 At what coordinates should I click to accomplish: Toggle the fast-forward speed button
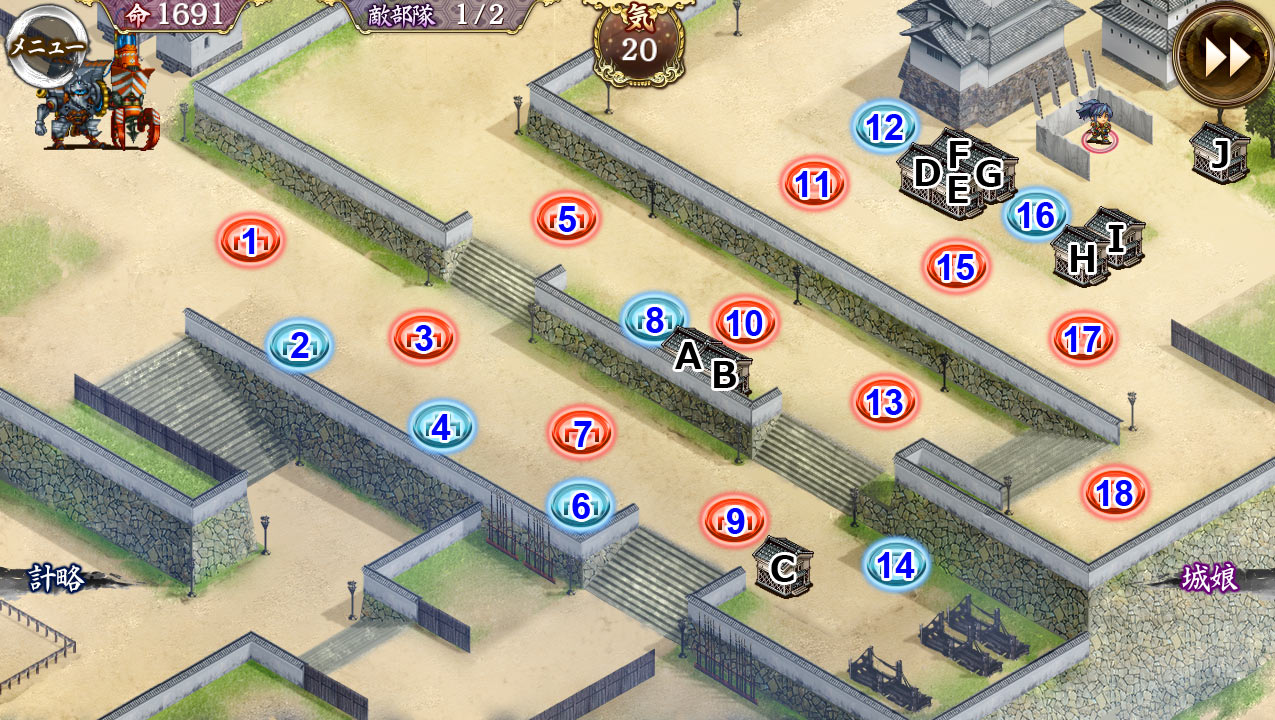1226,57
